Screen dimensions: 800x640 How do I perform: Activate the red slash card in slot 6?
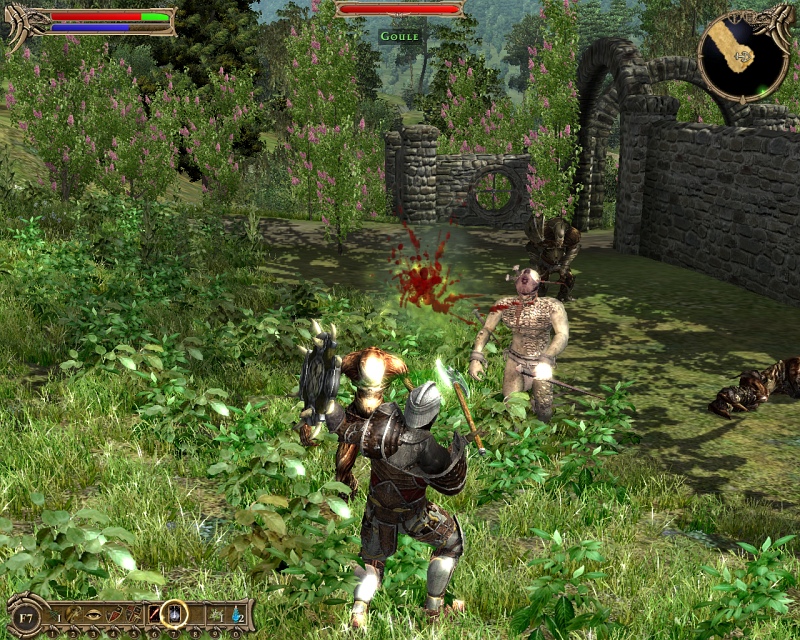pyautogui.click(x=156, y=613)
